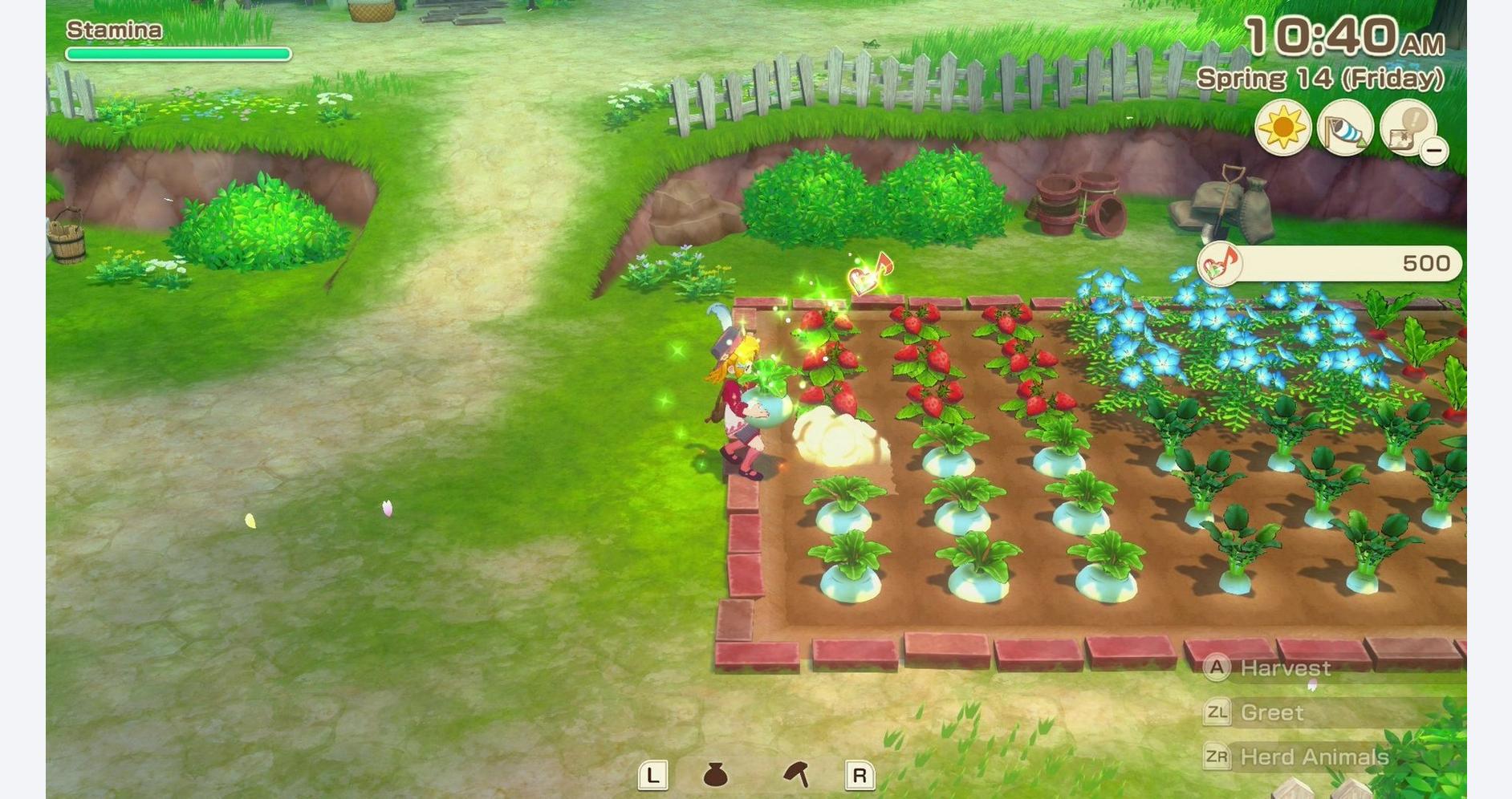
Task: Open the windsock wind indicator
Action: tap(1345, 128)
